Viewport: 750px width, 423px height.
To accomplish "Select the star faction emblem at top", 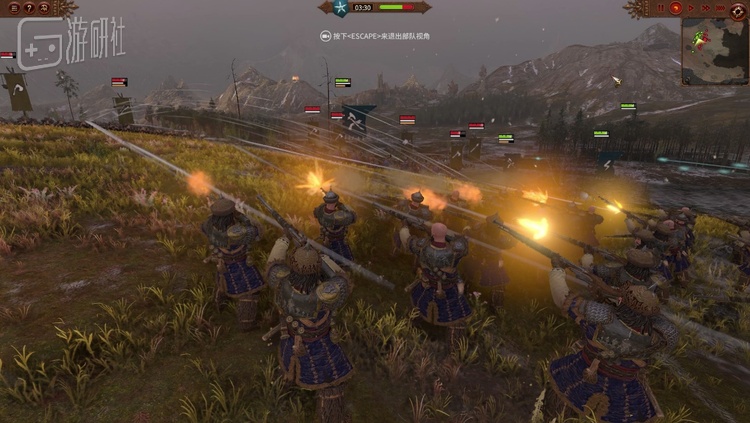I will click(x=340, y=8).
